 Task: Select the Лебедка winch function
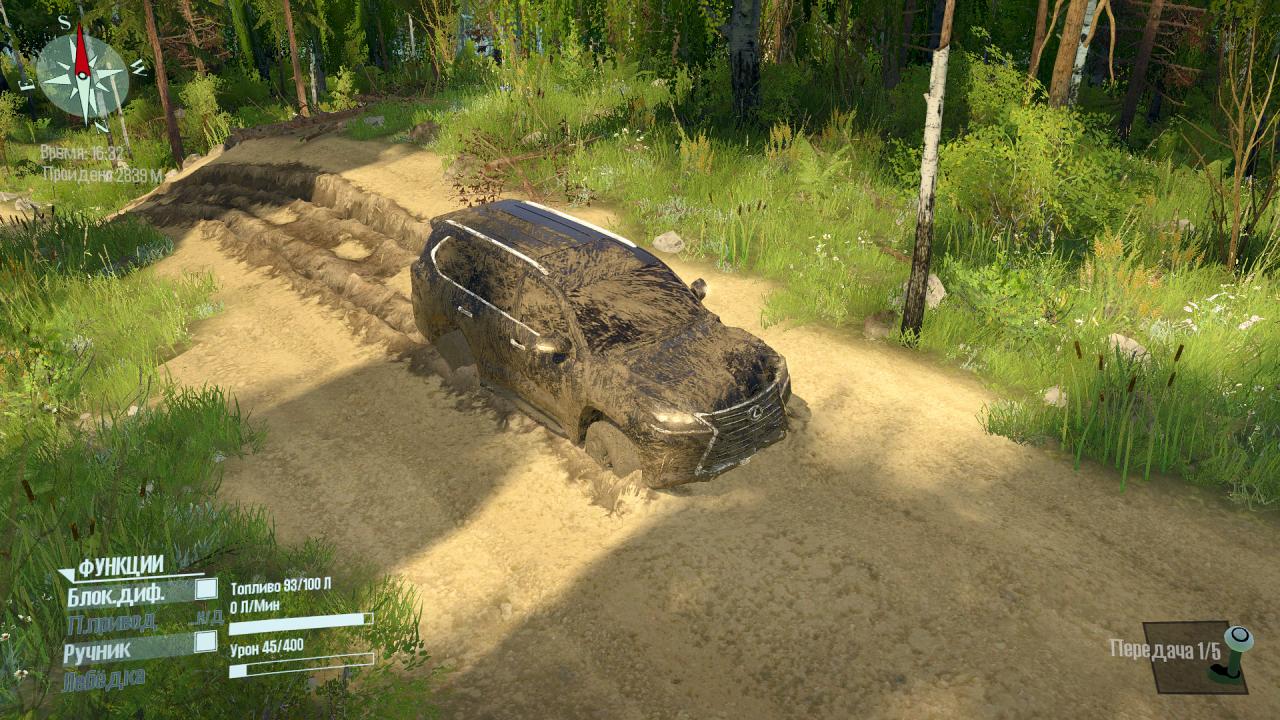coord(104,680)
